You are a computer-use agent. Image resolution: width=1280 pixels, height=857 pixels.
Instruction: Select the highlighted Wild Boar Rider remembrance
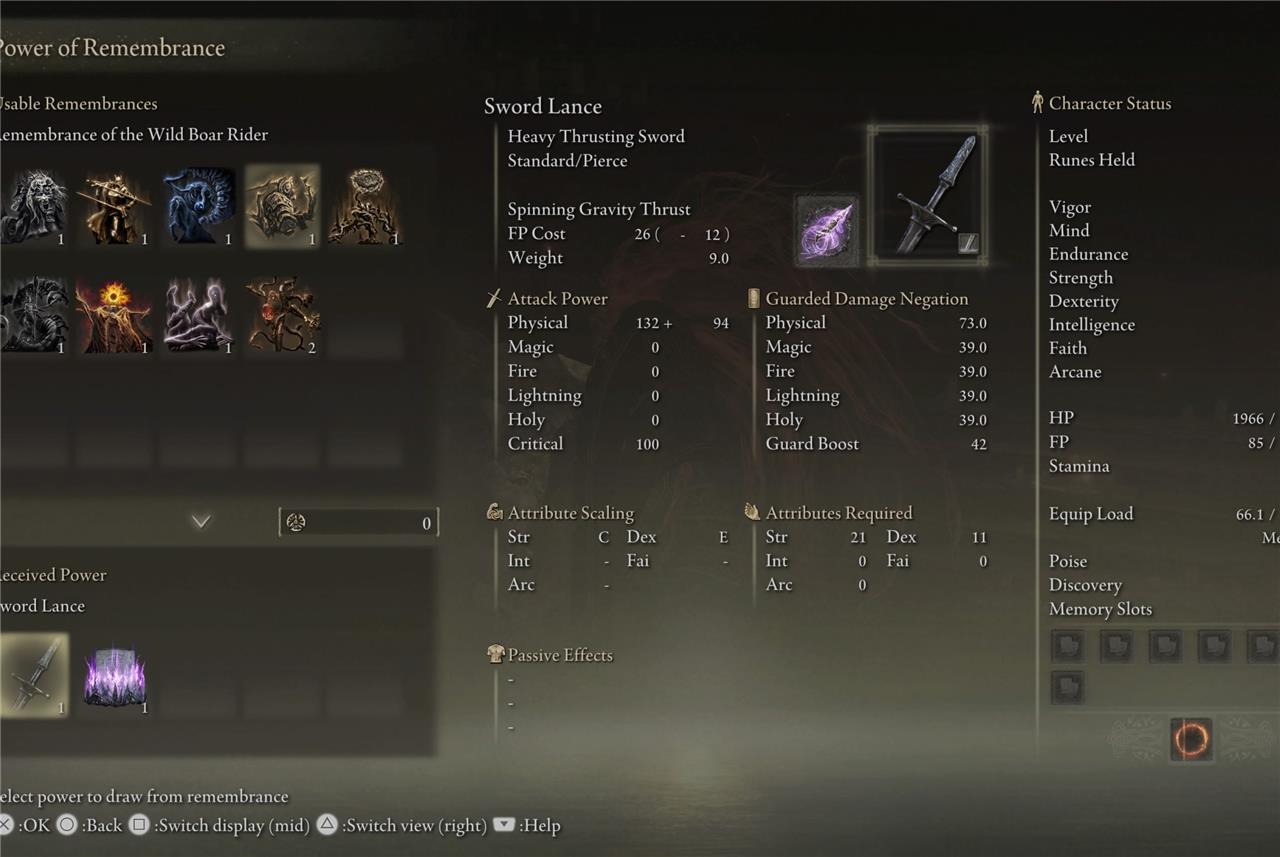tap(282, 206)
